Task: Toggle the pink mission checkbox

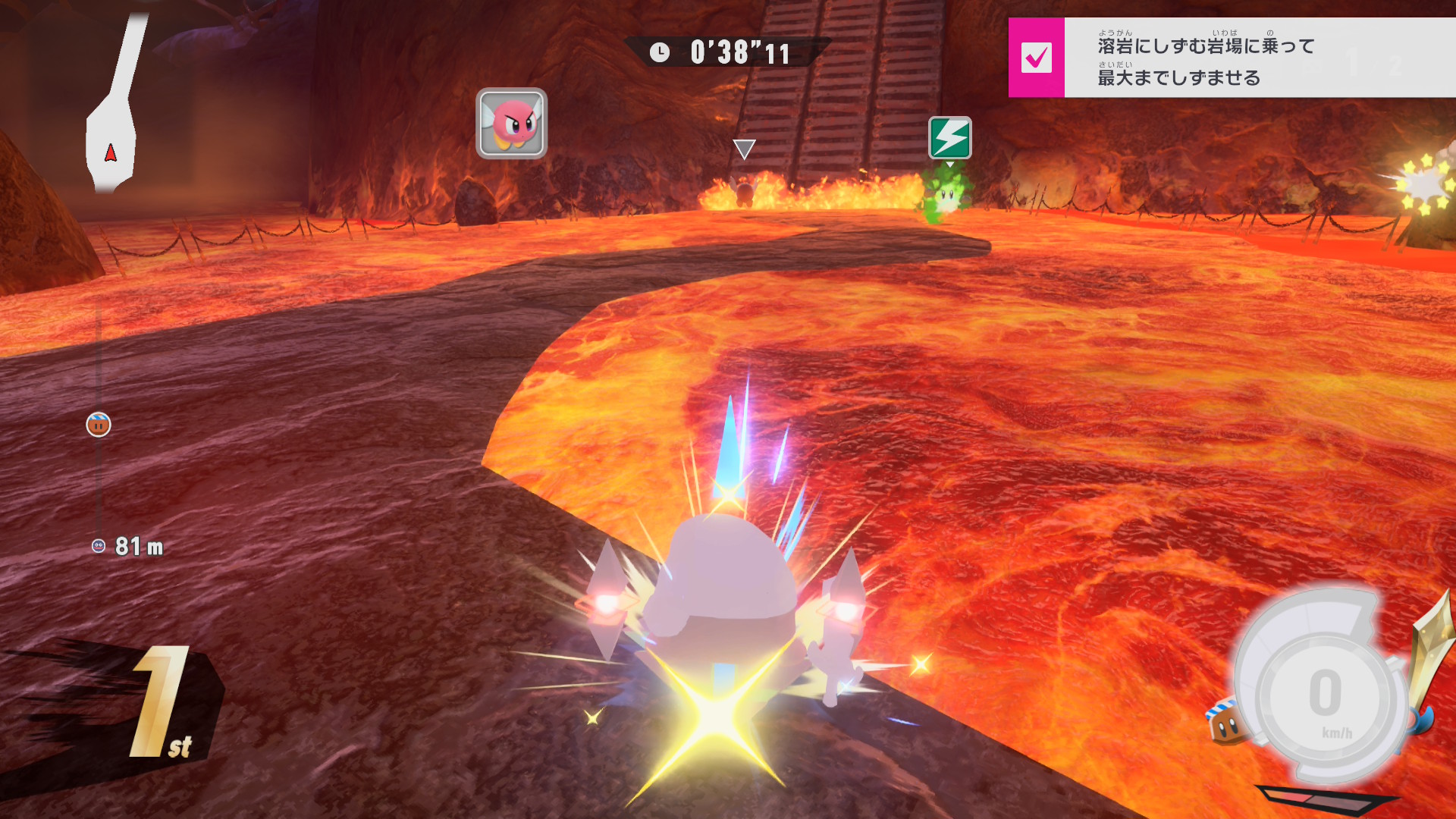Action: [1036, 58]
